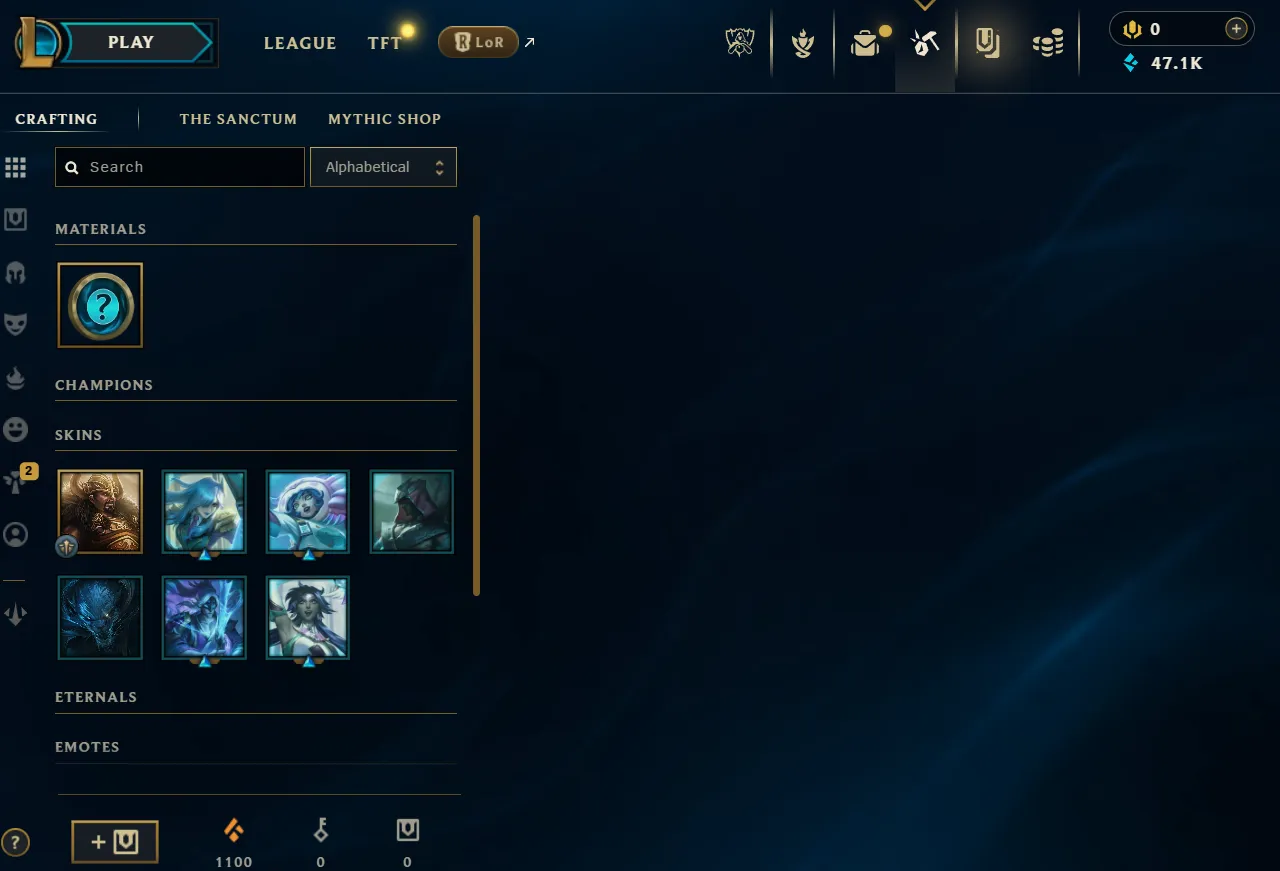Select the Clash trophy icon in top bar
This screenshot has height=871, width=1280.
pyautogui.click(x=802, y=42)
